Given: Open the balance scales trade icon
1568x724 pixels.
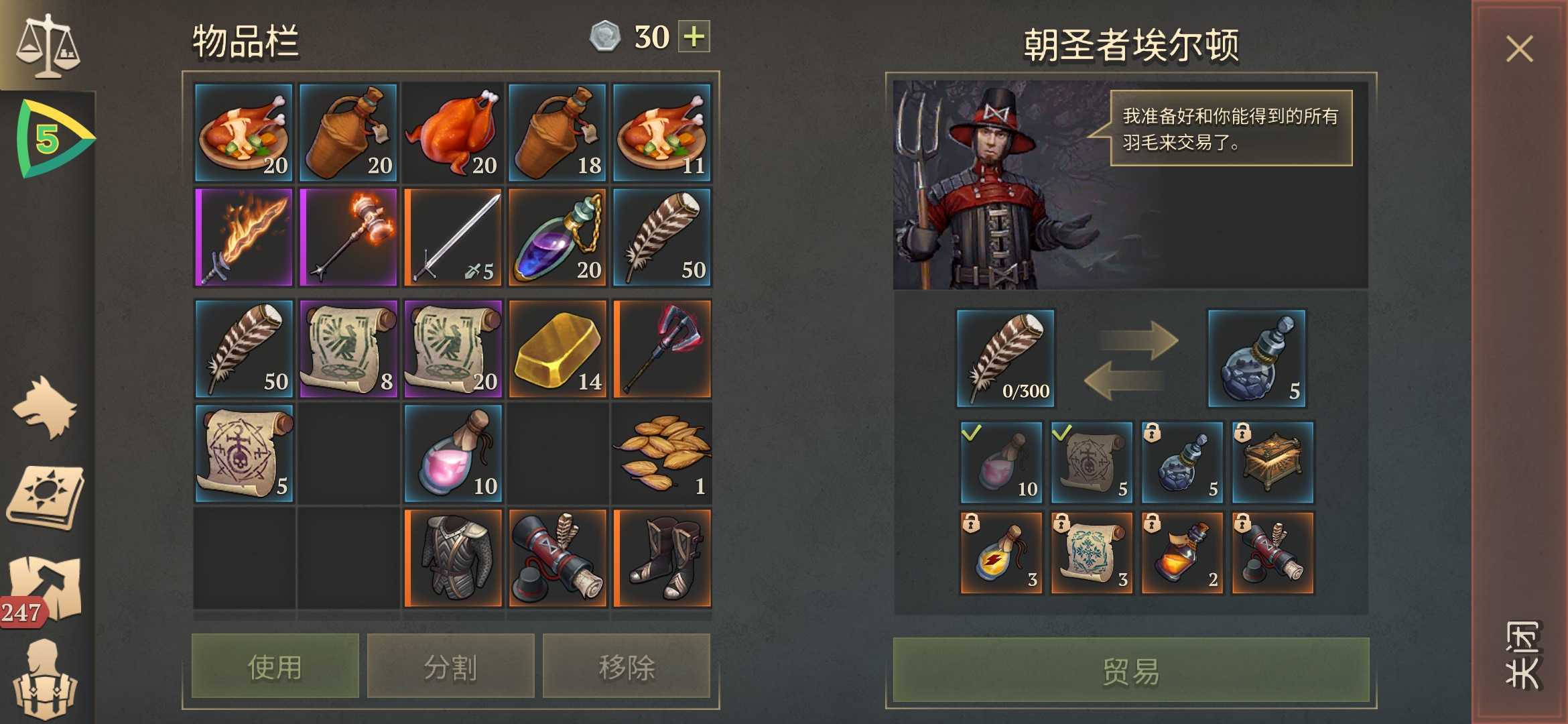Looking at the screenshot, I should coord(47,44).
